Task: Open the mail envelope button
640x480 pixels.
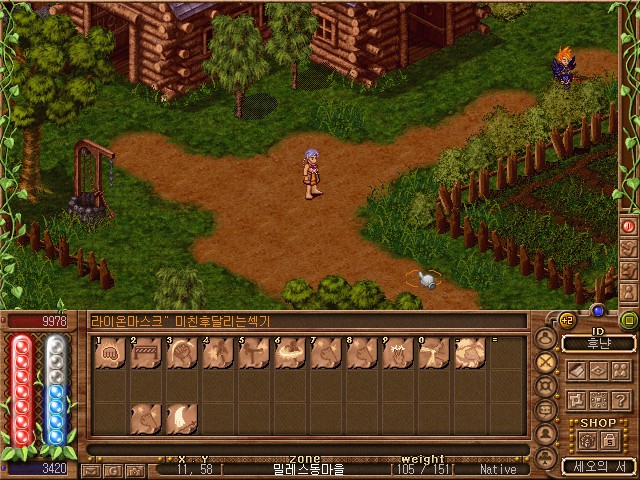Action: 90,470
